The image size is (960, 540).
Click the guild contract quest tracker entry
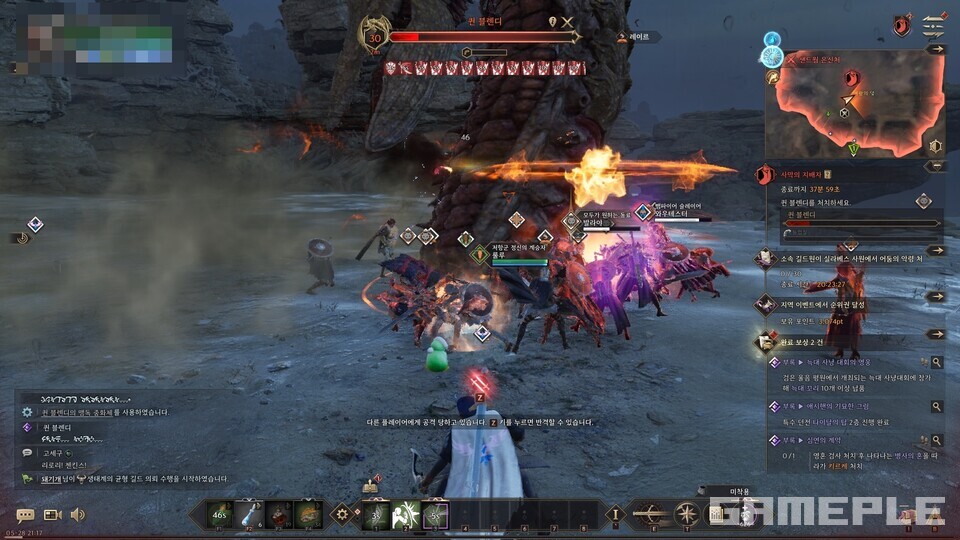click(850, 258)
